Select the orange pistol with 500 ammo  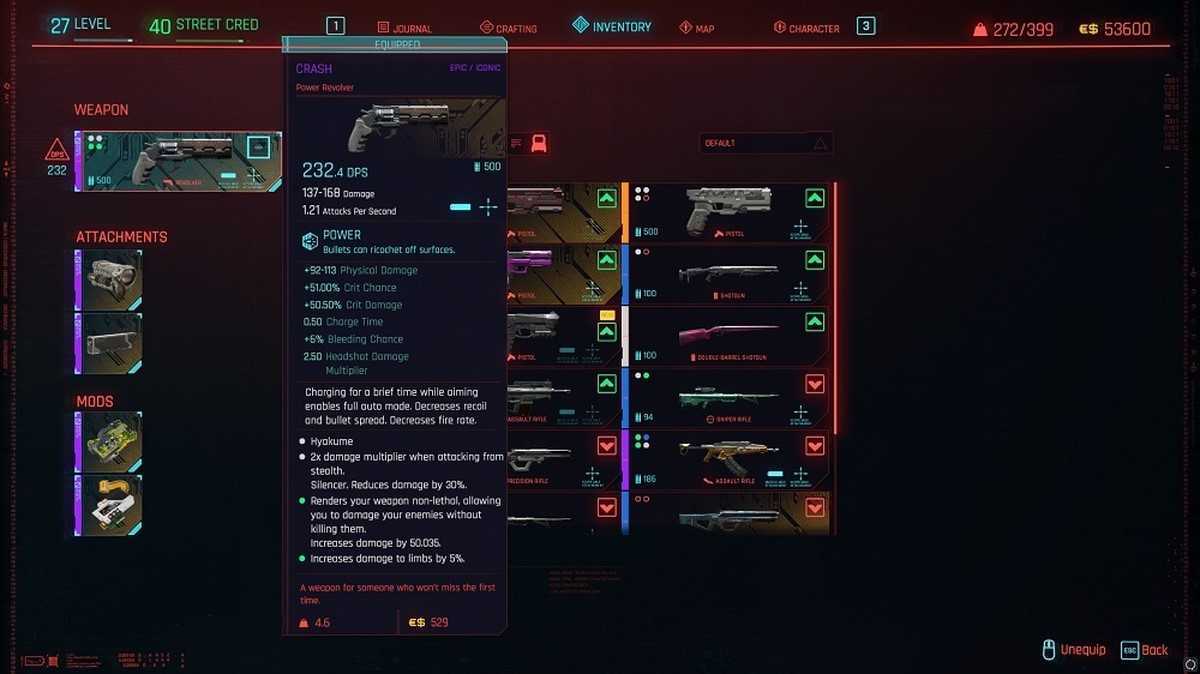pyautogui.click(x=728, y=213)
